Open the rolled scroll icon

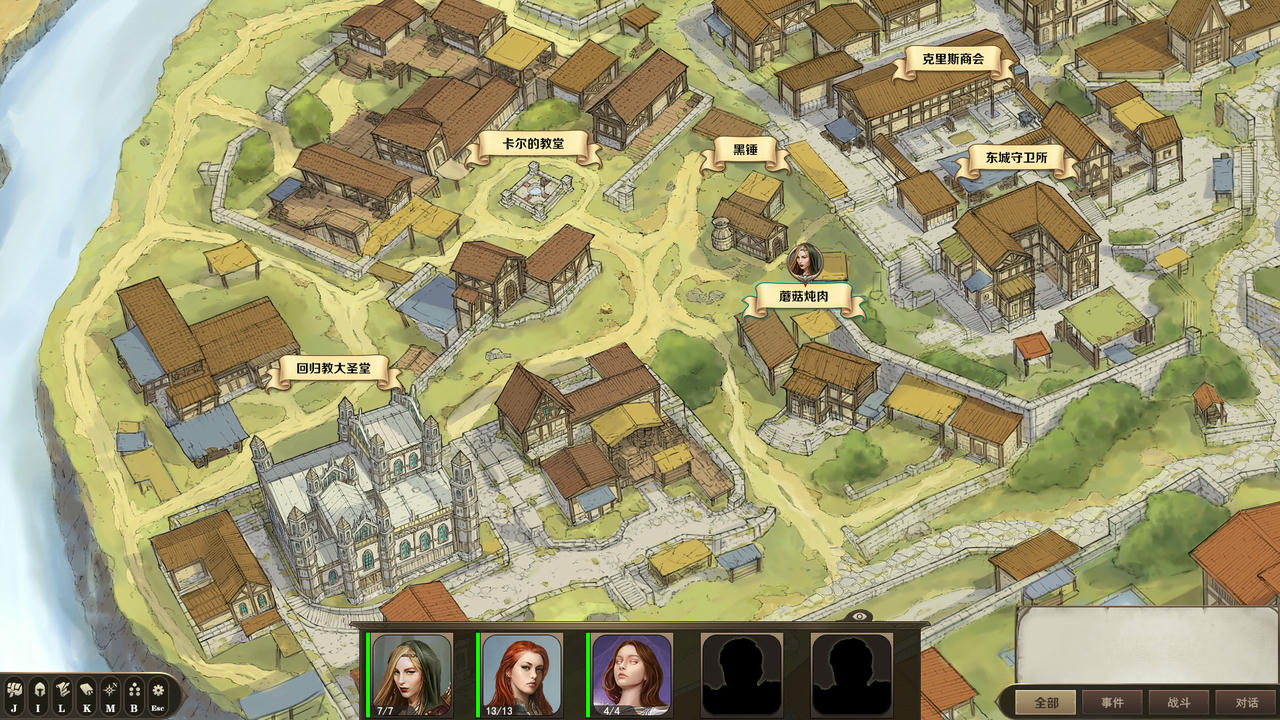click(x=86, y=689)
